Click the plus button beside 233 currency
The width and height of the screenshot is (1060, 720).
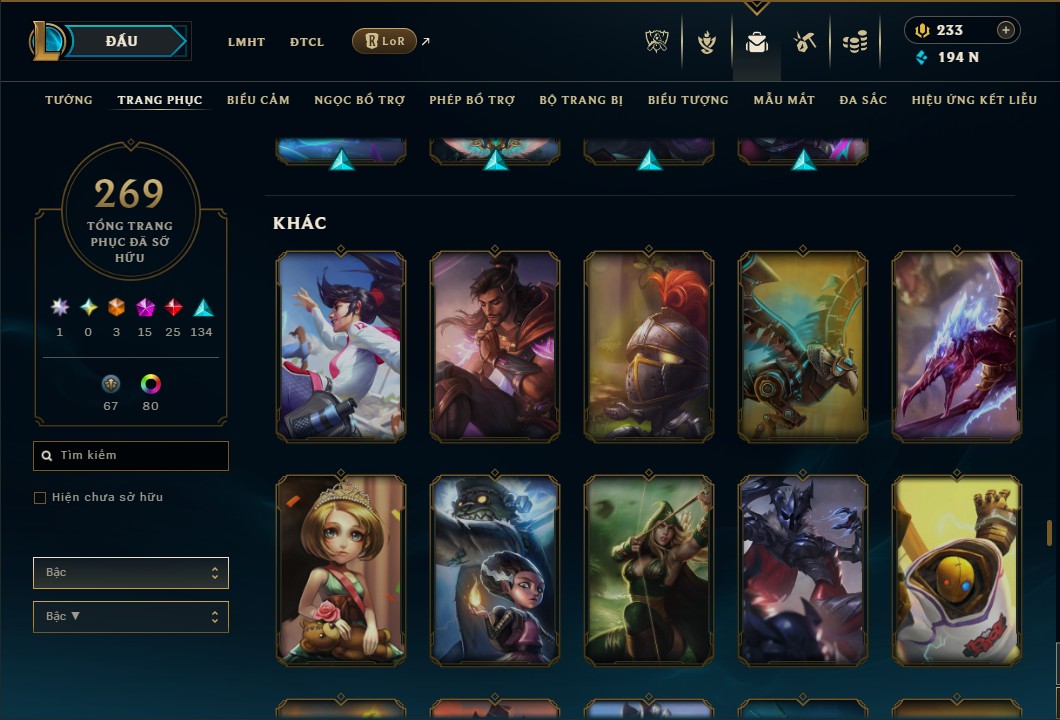point(1005,30)
